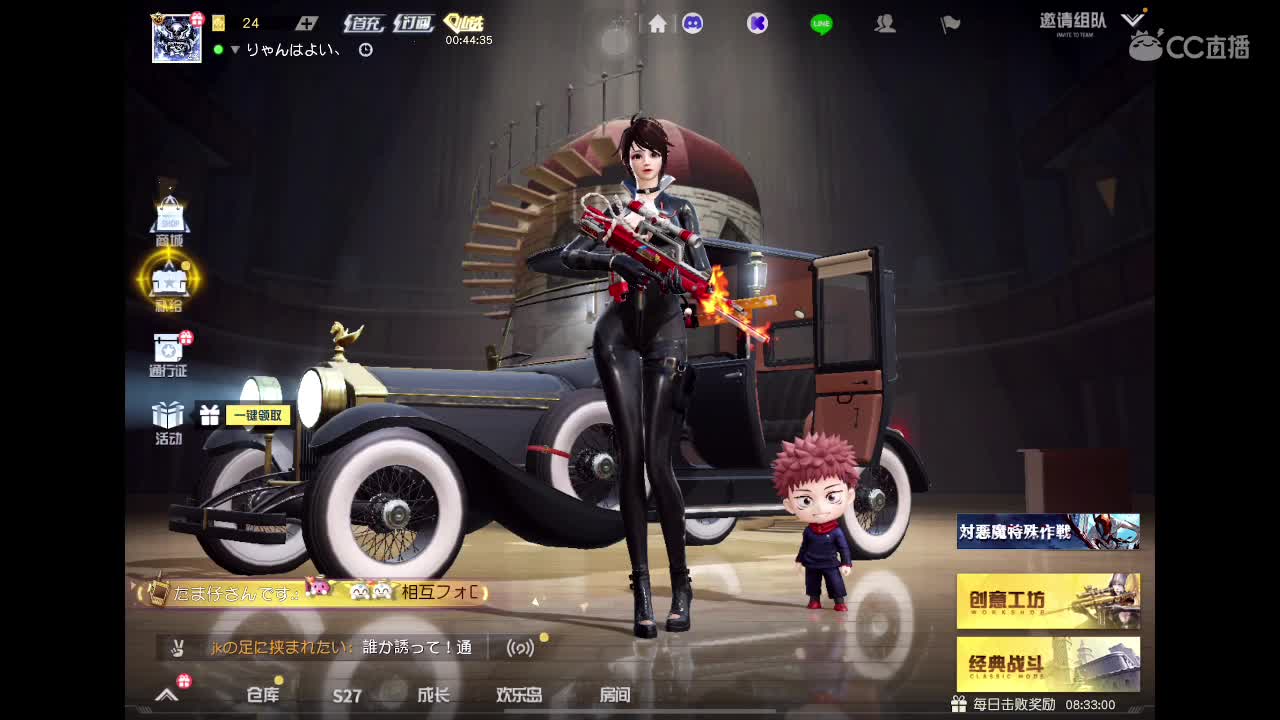Expand the upward chevron at bottom left
The image size is (1280, 720).
166,693
